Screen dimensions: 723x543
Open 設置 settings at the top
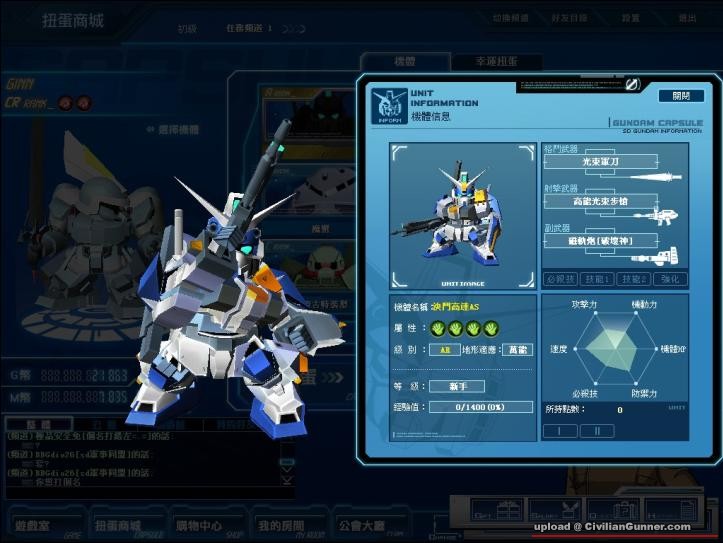[x=631, y=18]
